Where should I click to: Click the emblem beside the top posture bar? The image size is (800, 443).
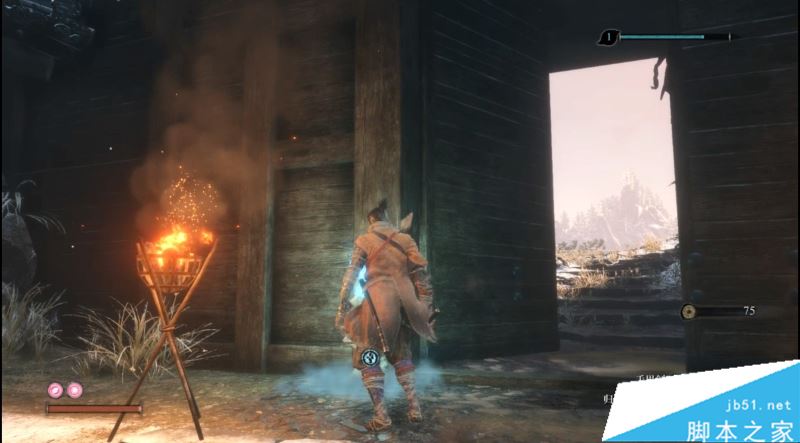point(608,38)
